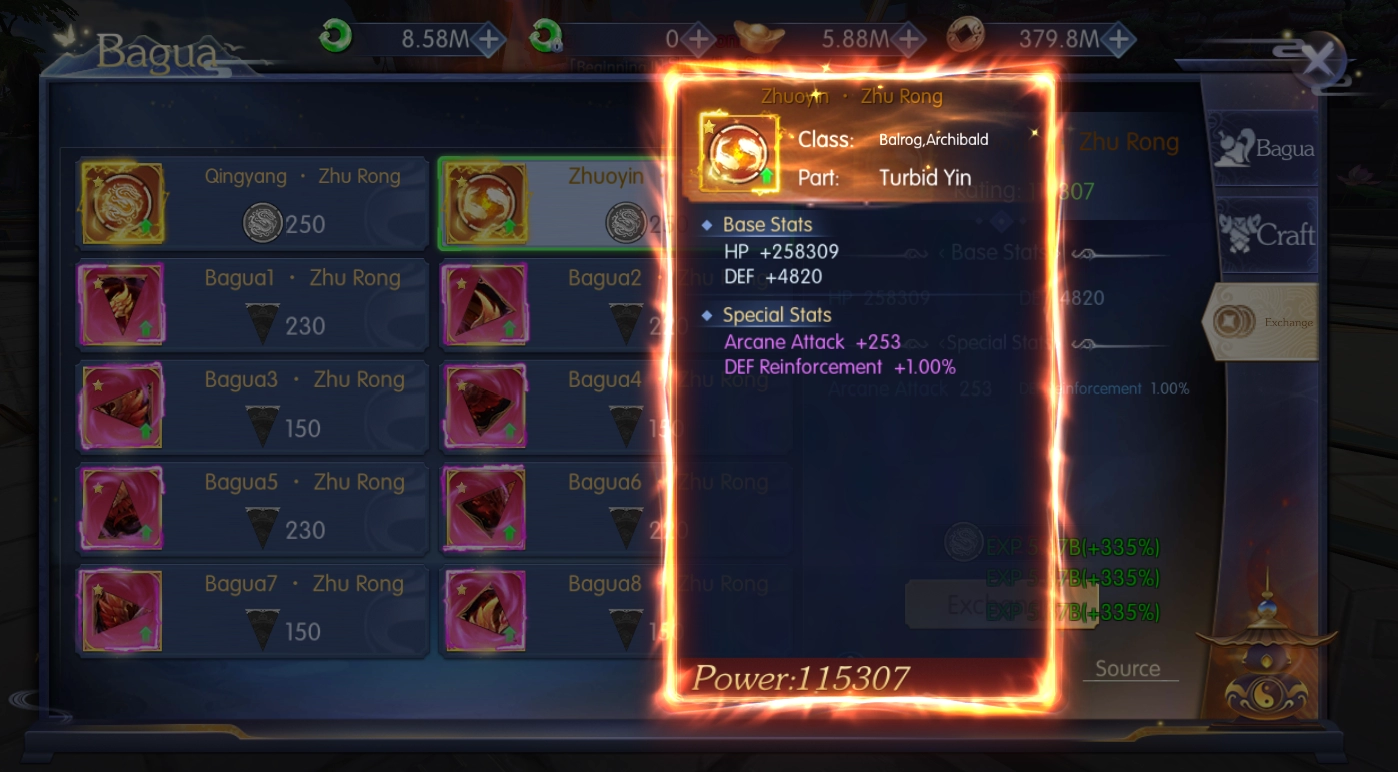
Task: Open the Source link
Action: point(1127,669)
